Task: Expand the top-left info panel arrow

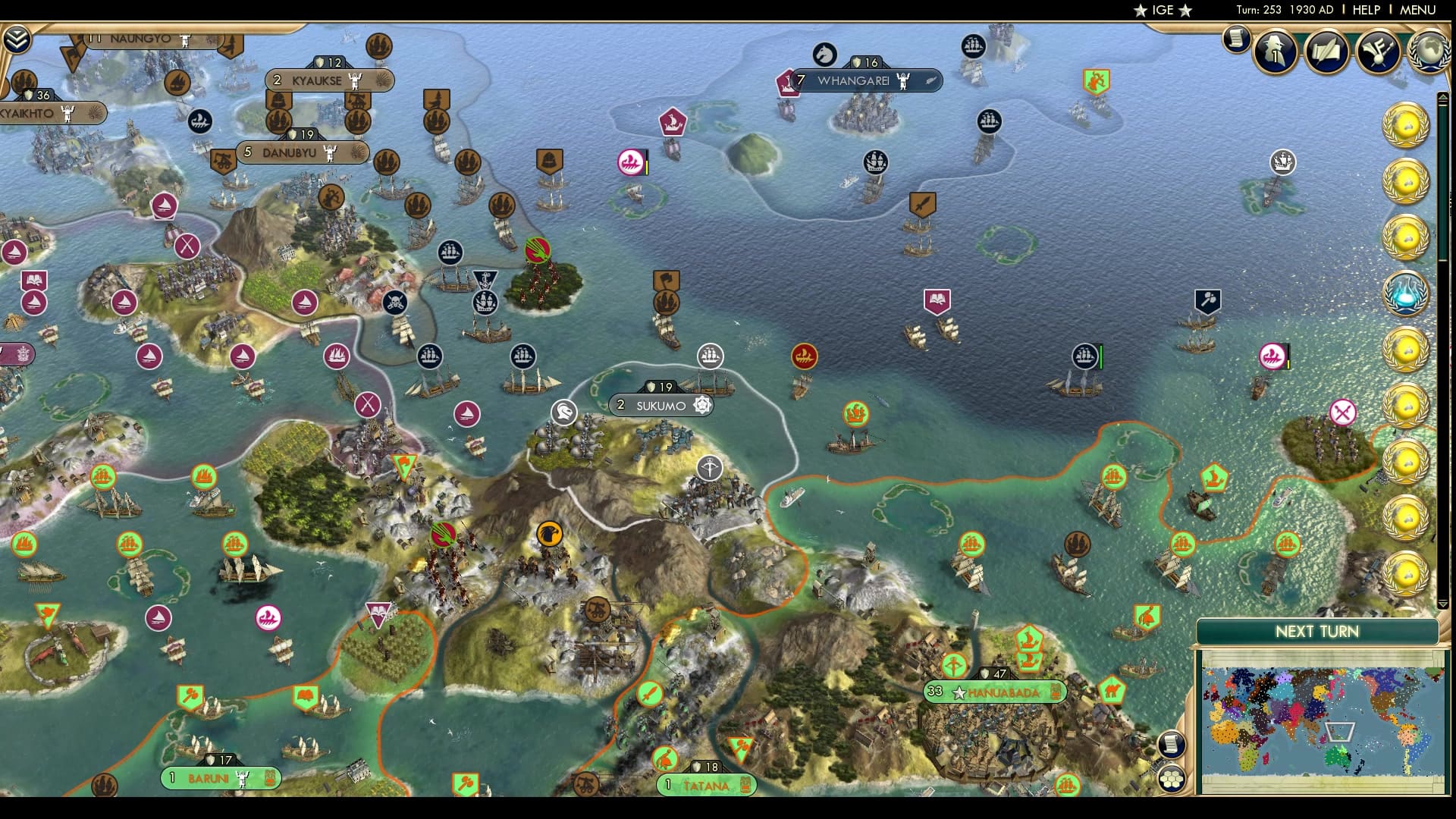Action: [16, 39]
